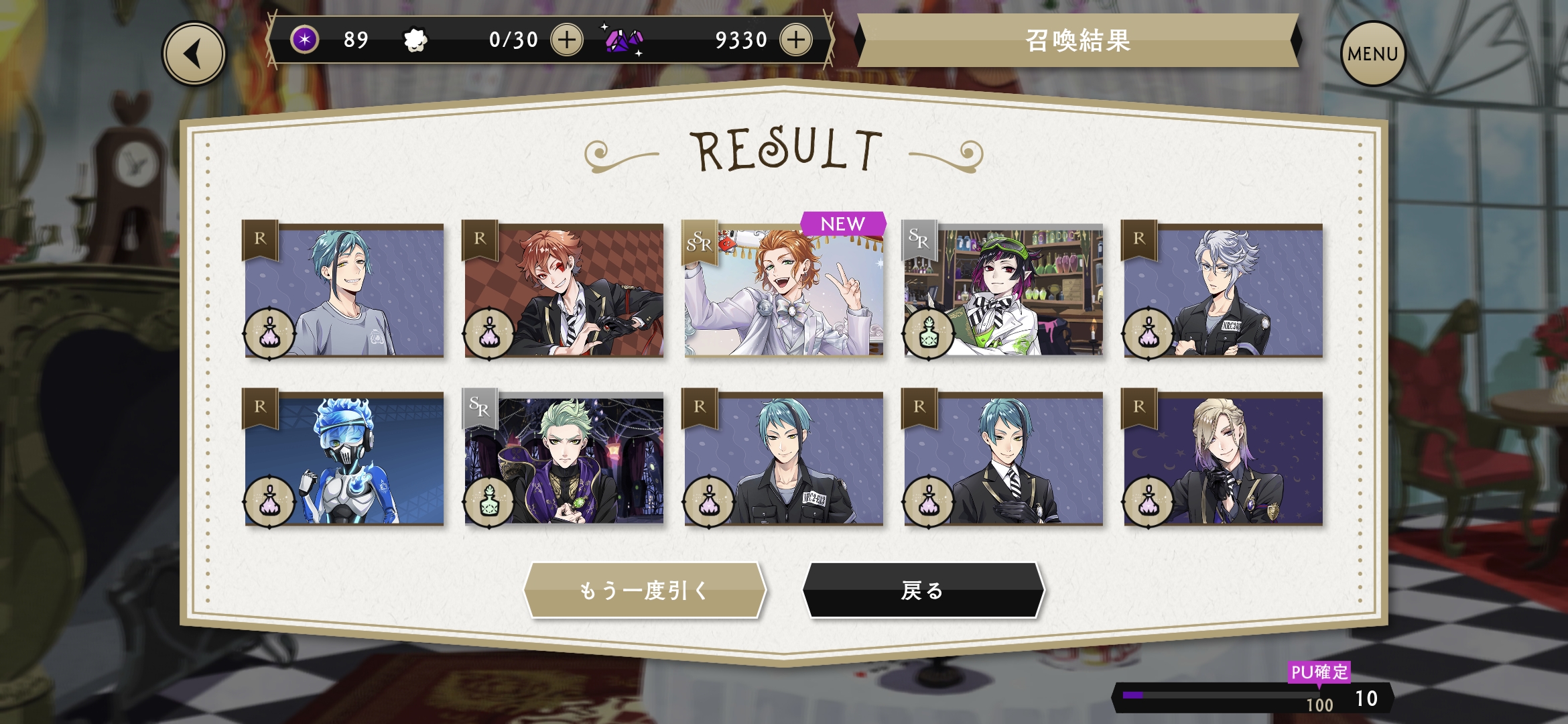Select the R blonde card with starry background
The image size is (1568, 724).
(1224, 459)
